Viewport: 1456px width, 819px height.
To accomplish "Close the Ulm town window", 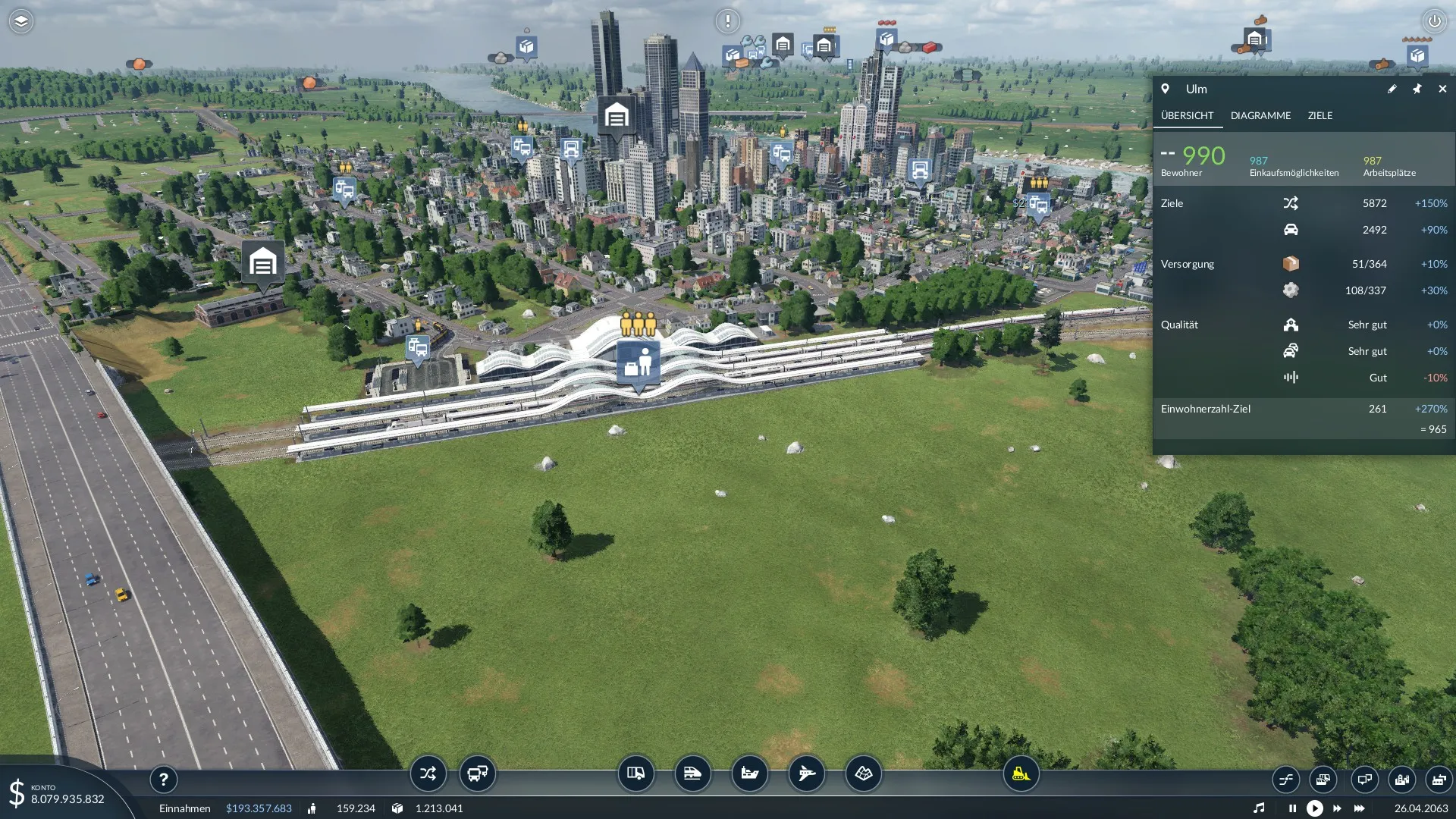I will click(1442, 89).
